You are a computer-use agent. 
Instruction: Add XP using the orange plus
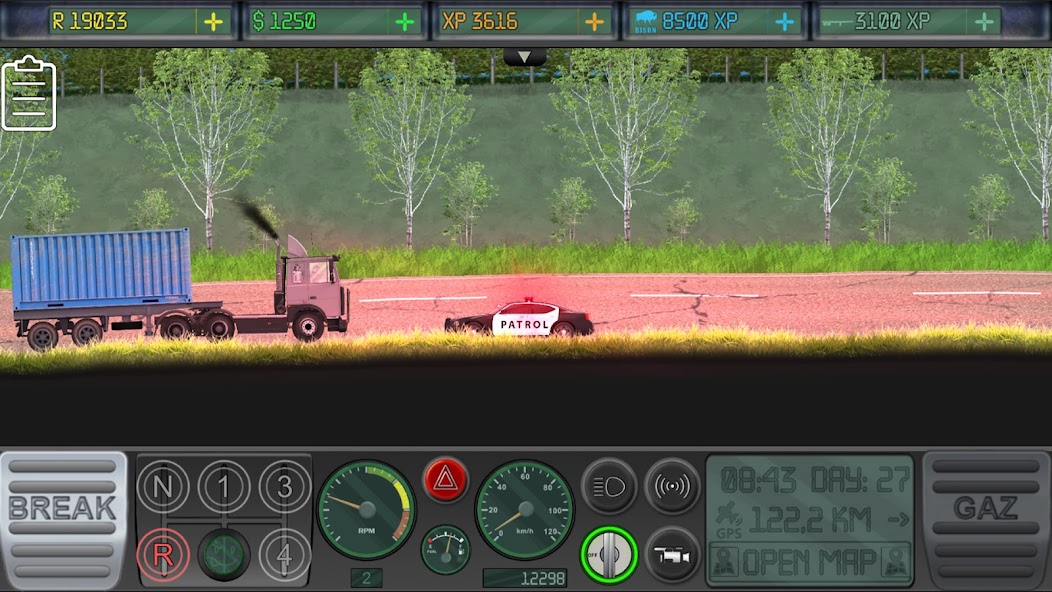[x=595, y=22]
